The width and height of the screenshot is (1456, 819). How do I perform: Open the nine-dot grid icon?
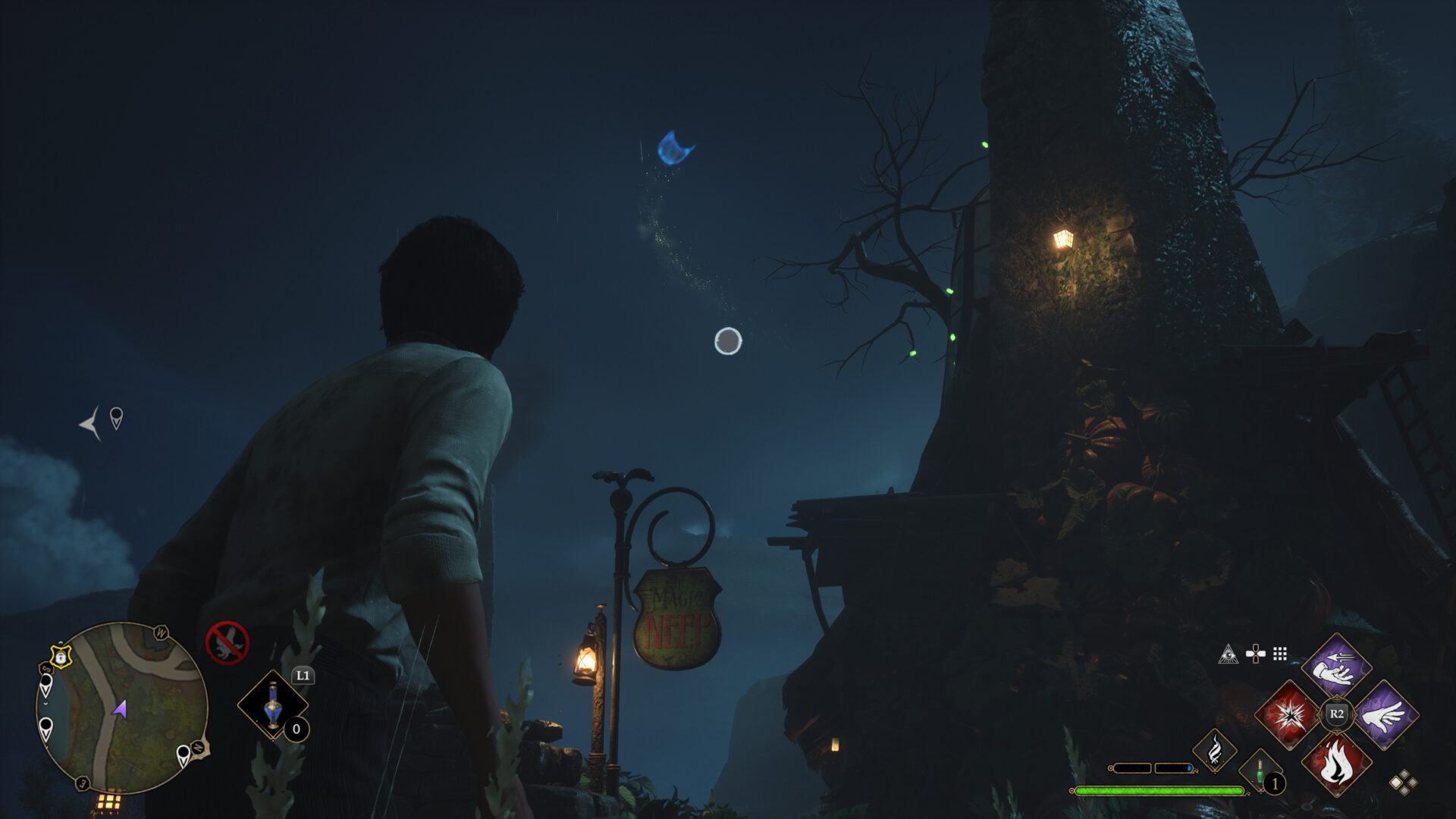coord(1280,654)
